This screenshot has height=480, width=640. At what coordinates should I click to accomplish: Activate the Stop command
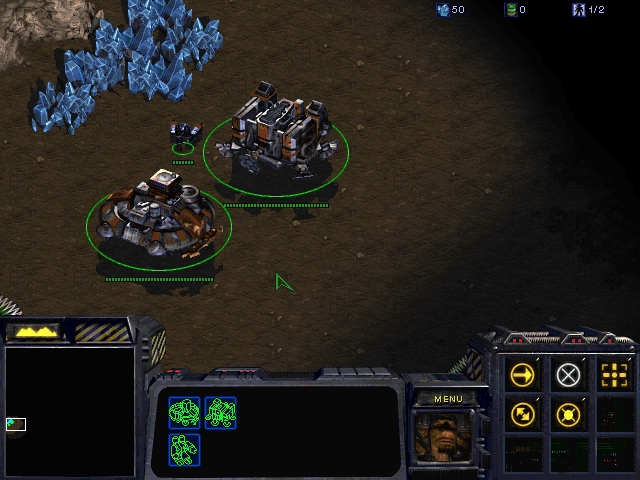568,375
